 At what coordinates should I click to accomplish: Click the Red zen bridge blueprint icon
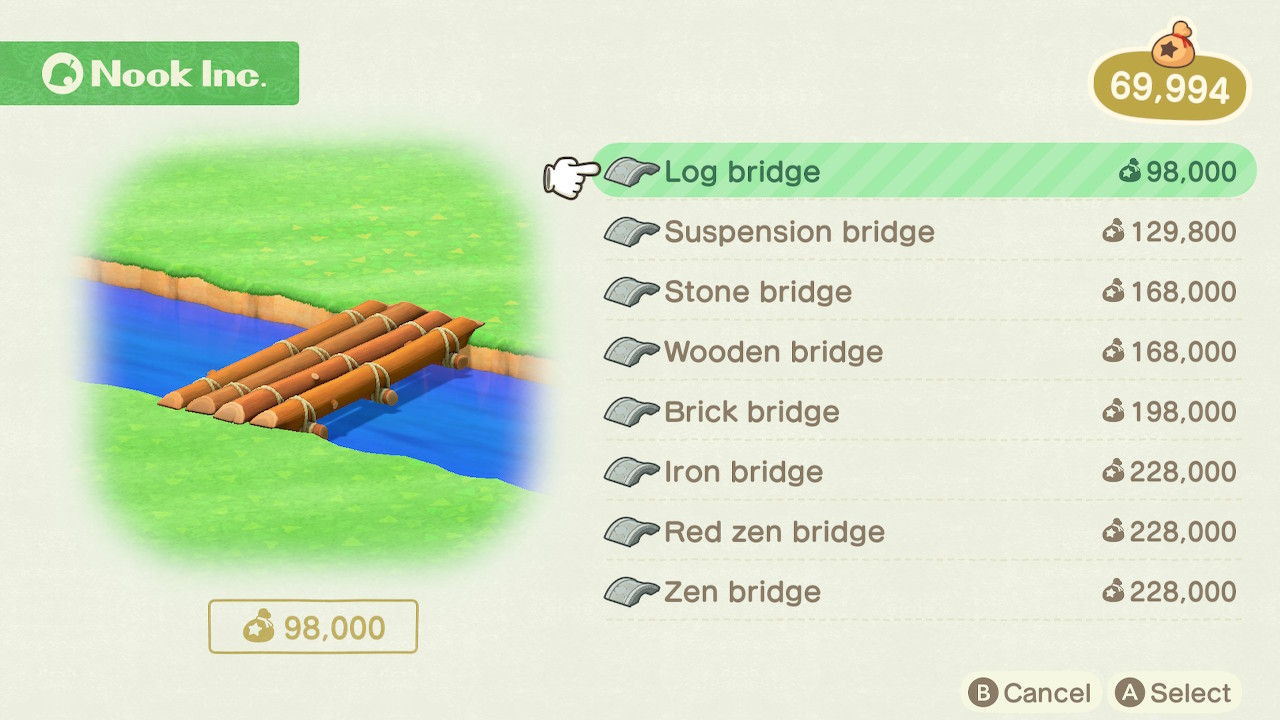tap(630, 532)
